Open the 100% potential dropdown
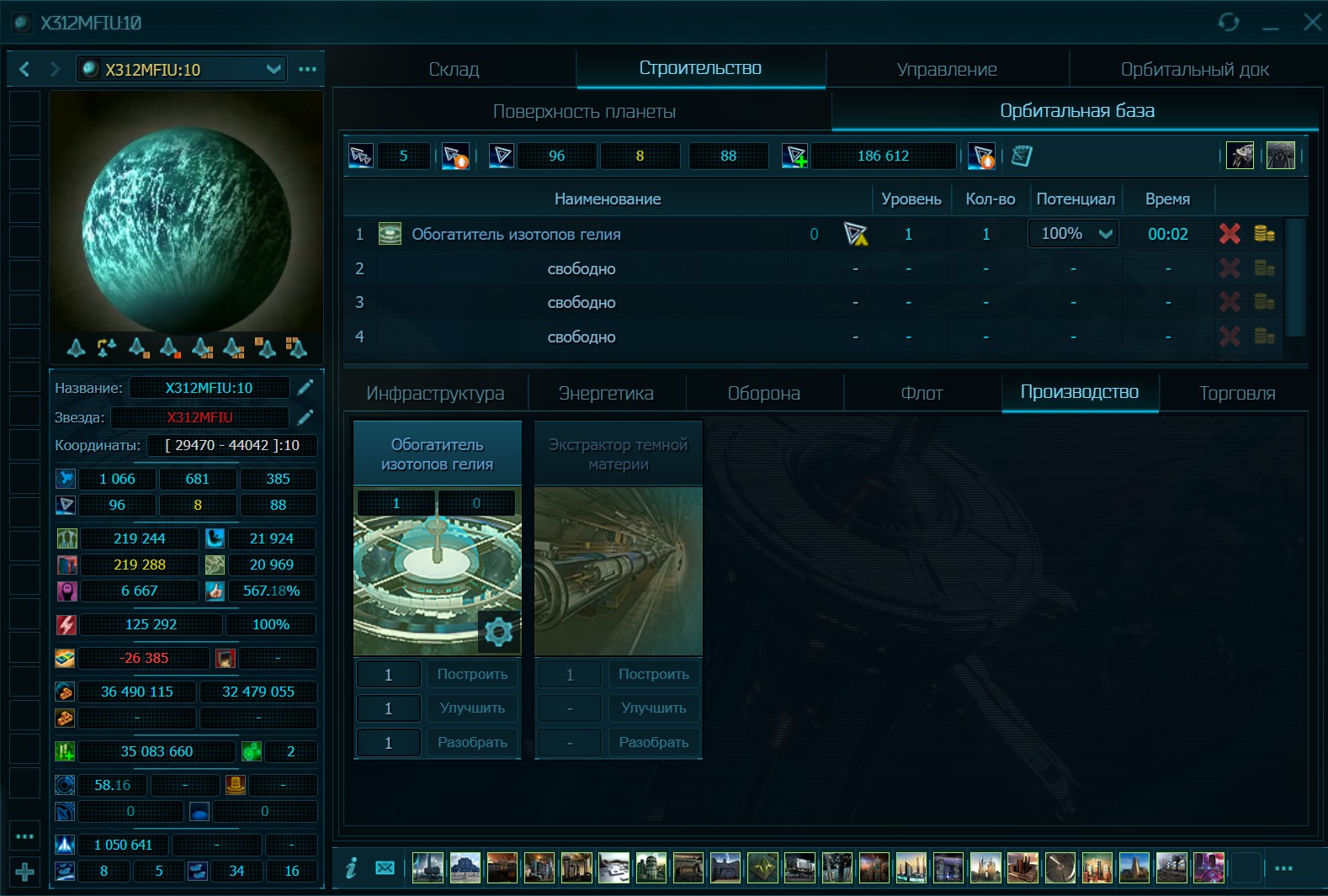 [x=1074, y=234]
